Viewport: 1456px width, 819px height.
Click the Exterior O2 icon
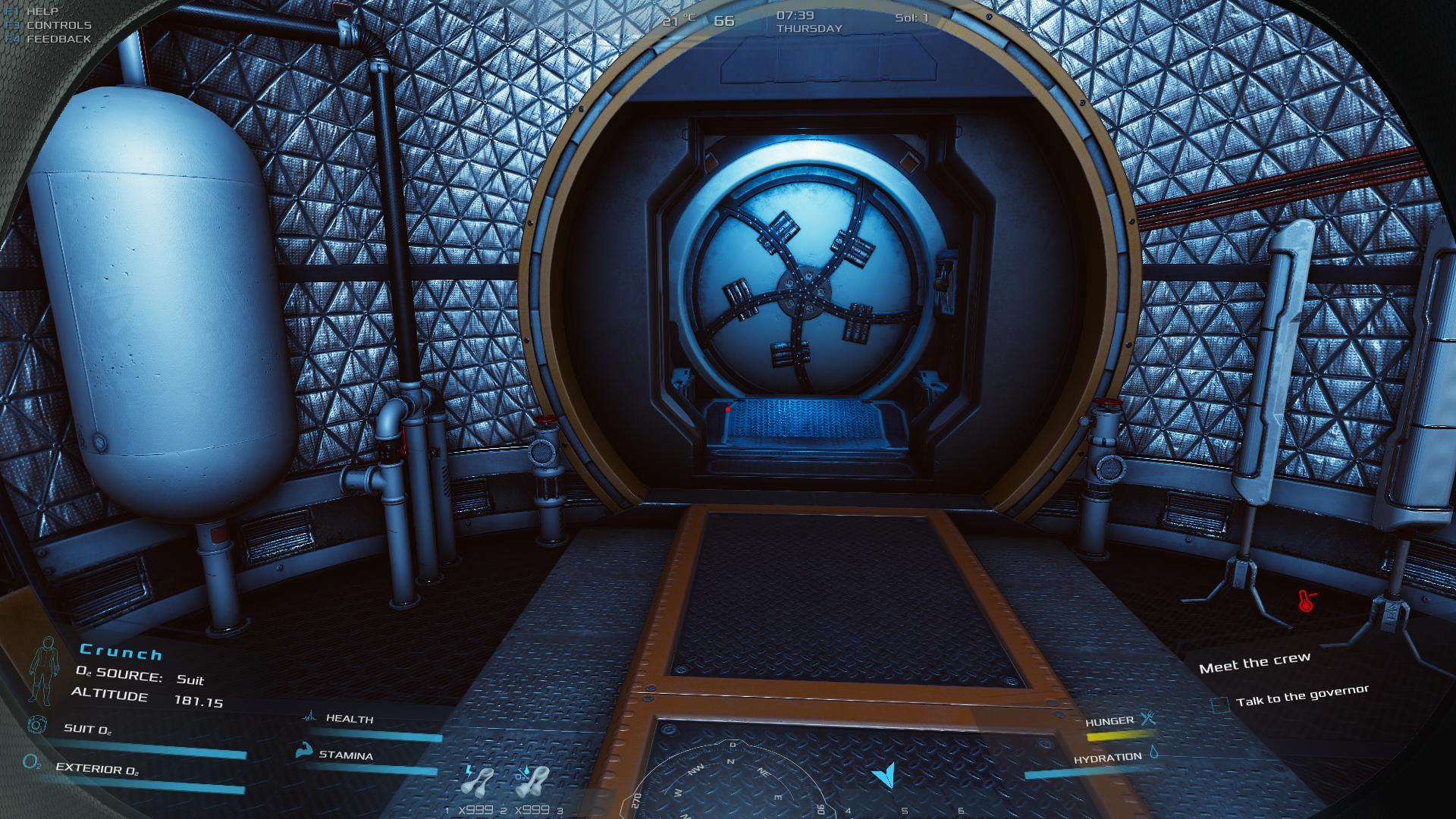coord(32,762)
